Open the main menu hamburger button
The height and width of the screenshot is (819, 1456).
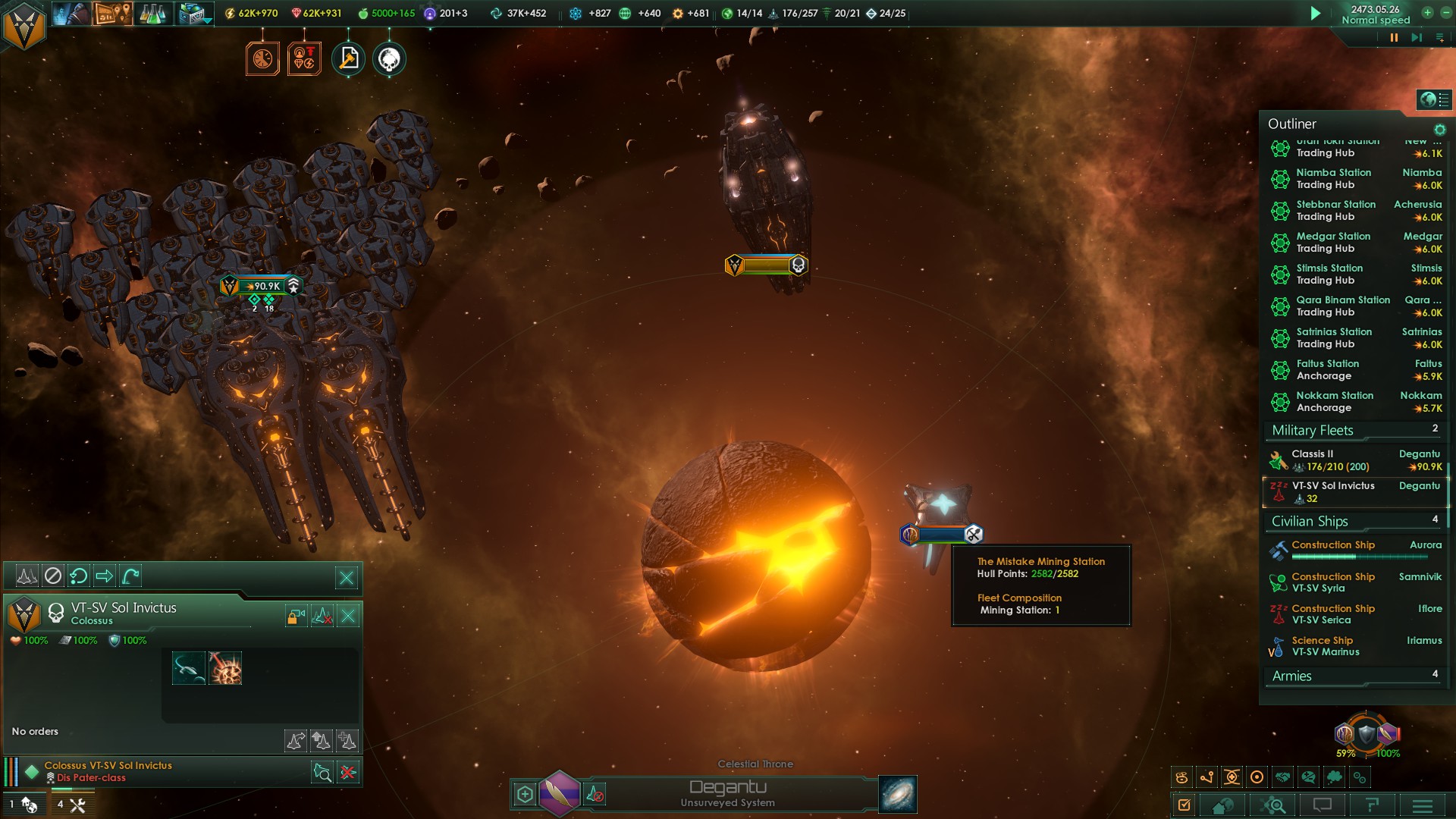(1423, 805)
